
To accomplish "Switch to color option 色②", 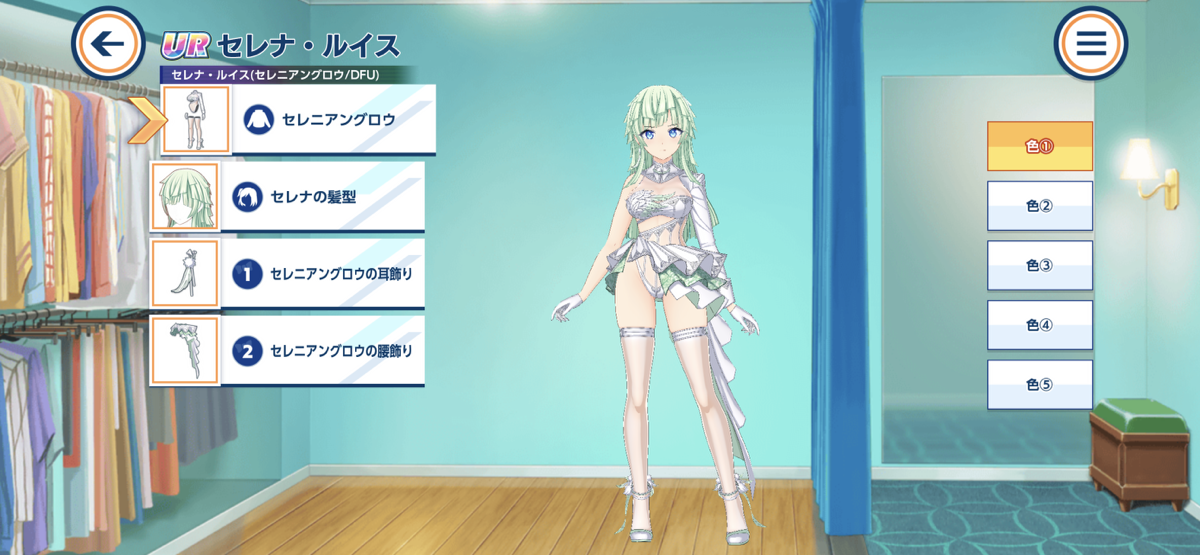I will (1040, 206).
